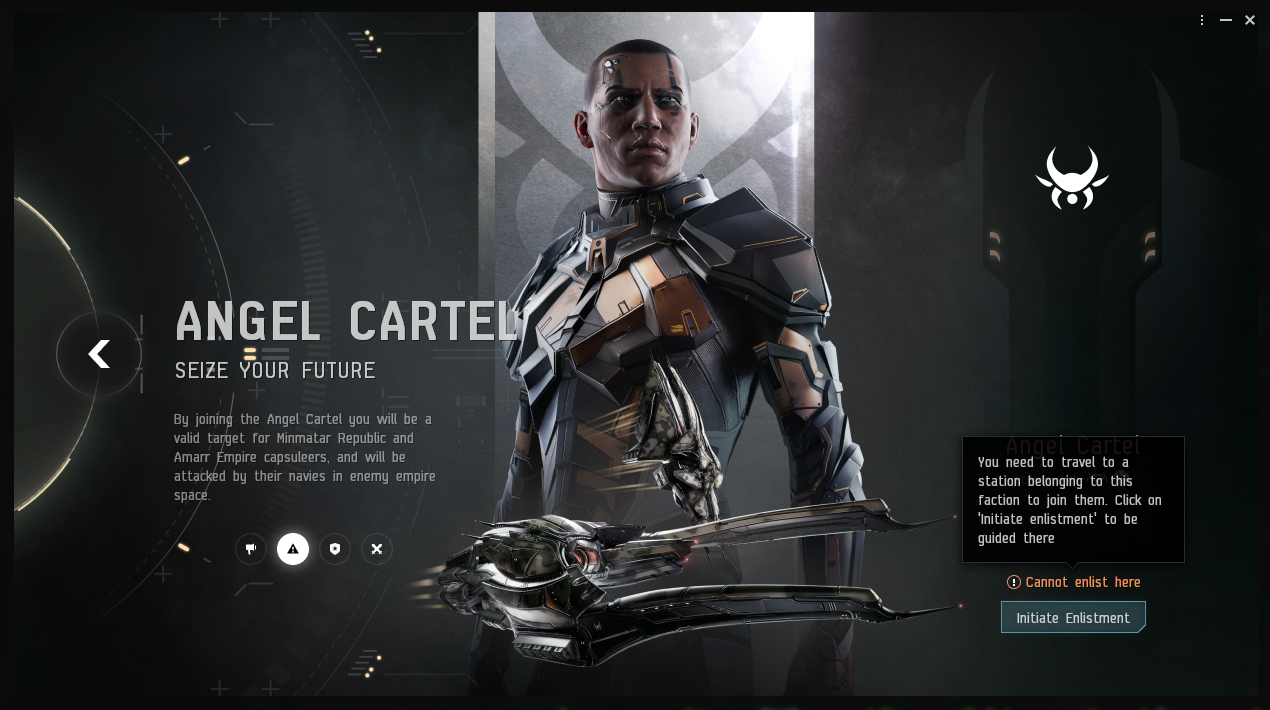Image resolution: width=1270 pixels, height=710 pixels.
Task: Select the megaphone info icon
Action: pyautogui.click(x=251, y=549)
